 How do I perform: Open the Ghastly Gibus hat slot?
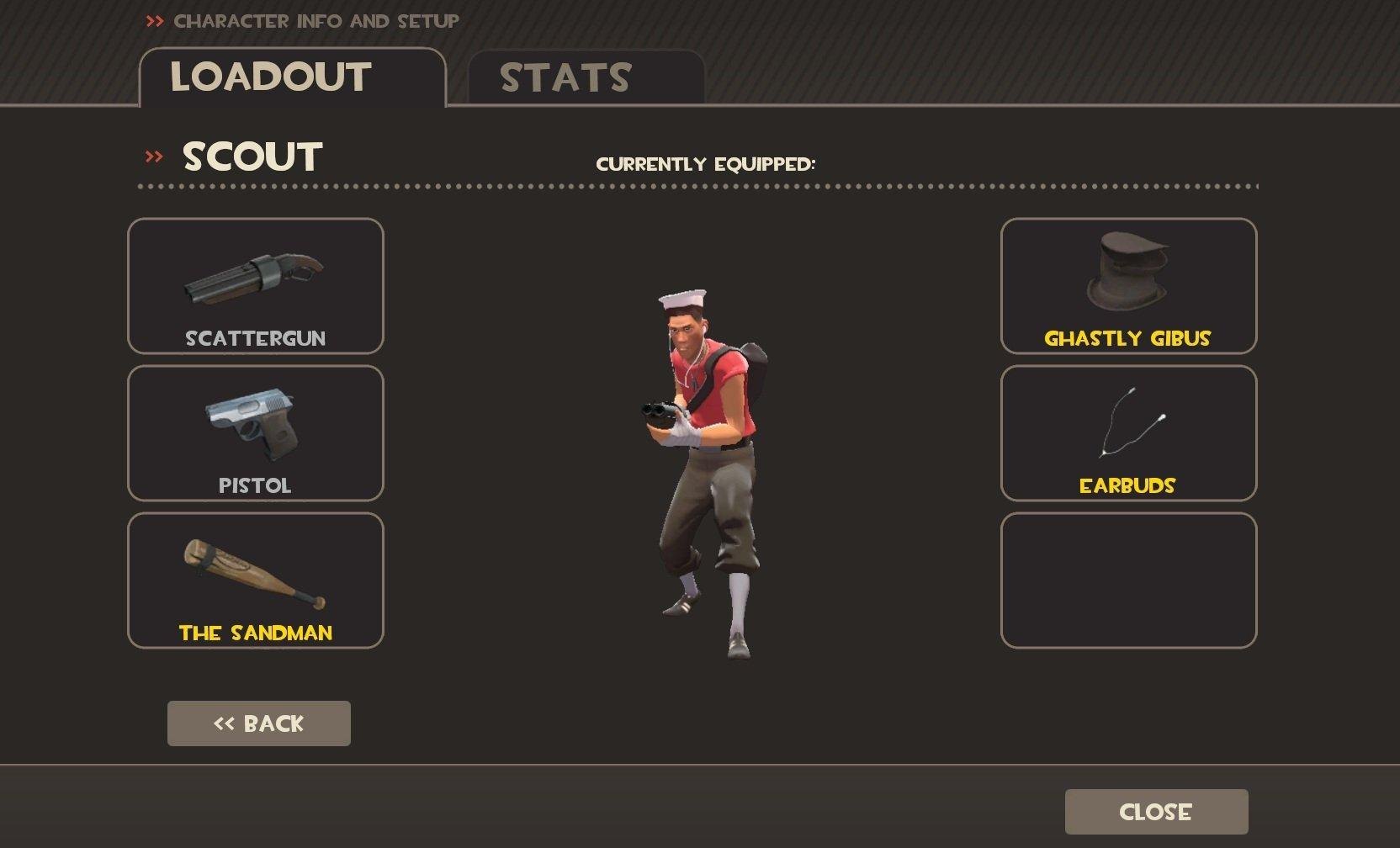coord(1128,286)
